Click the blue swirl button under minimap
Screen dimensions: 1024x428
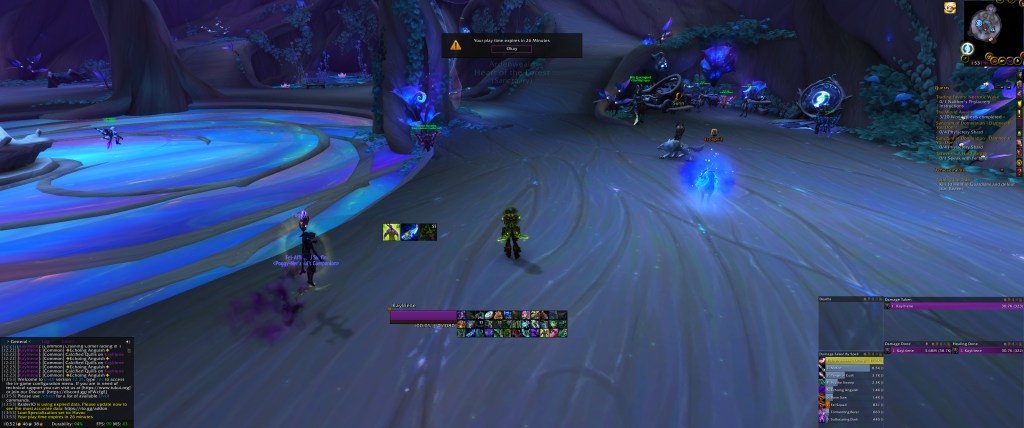tap(969, 47)
